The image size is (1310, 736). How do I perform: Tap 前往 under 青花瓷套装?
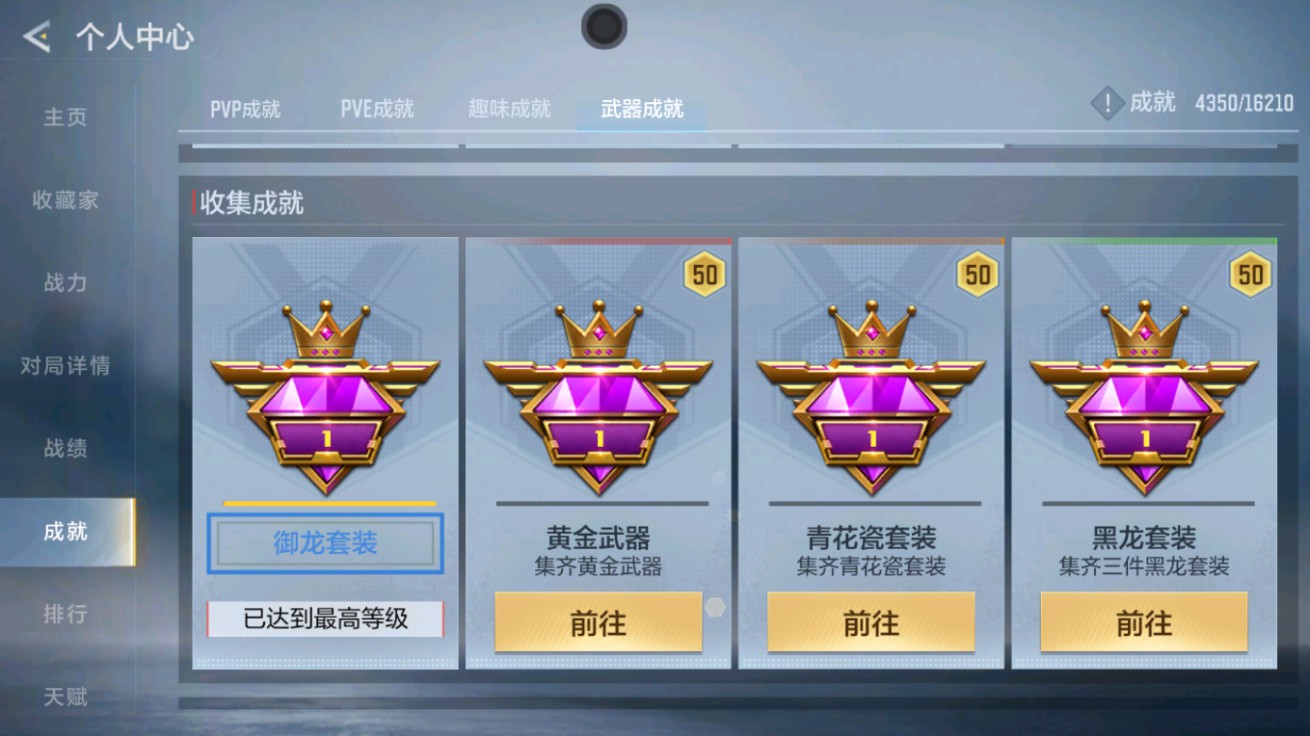pyautogui.click(x=872, y=623)
